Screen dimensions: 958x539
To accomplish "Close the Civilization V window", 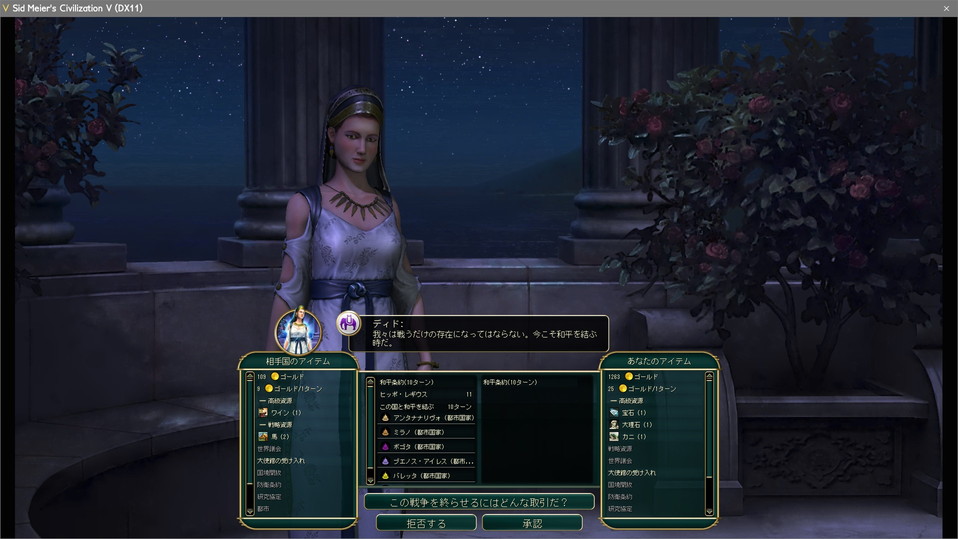I will (x=946, y=8).
